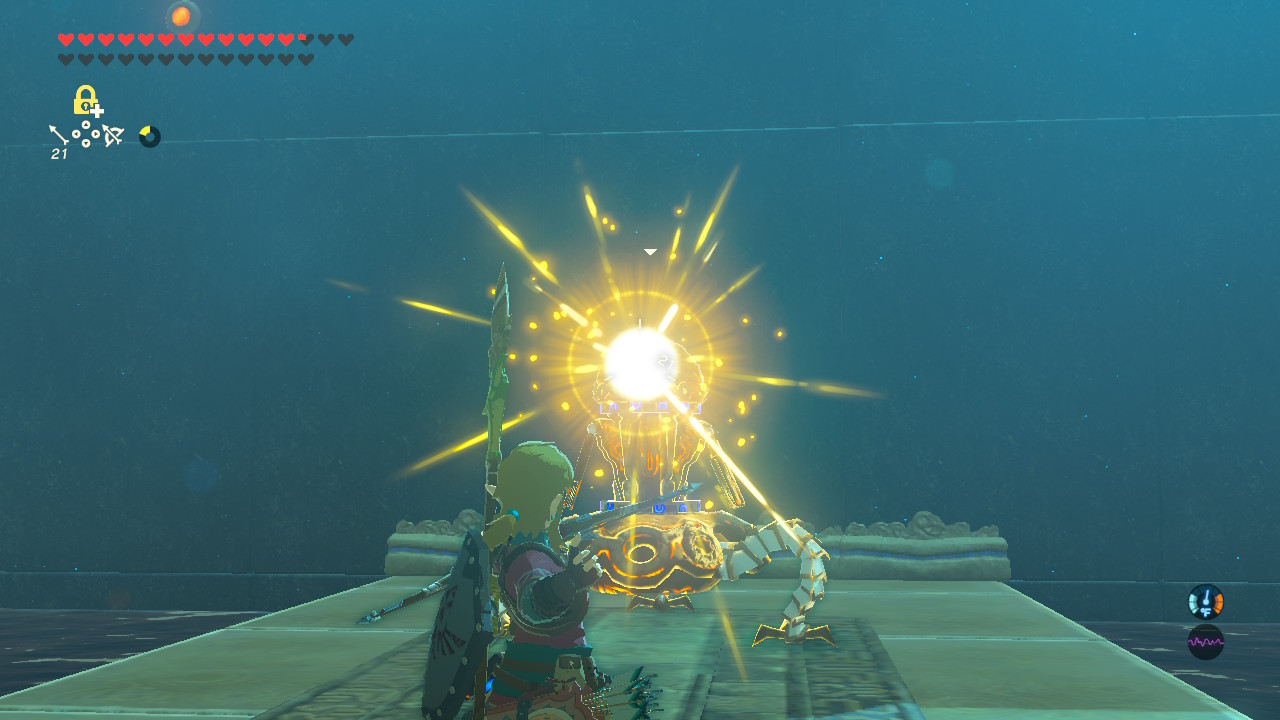This screenshot has width=1280, height=720.
Task: Click the temperature gauge thermometer icon
Action: pos(1206,598)
